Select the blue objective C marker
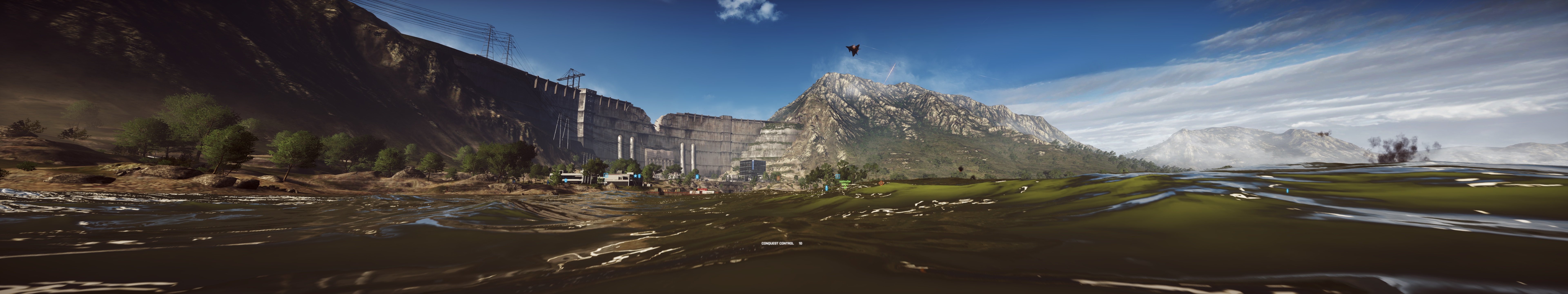The width and height of the screenshot is (1568, 294). point(837,177)
